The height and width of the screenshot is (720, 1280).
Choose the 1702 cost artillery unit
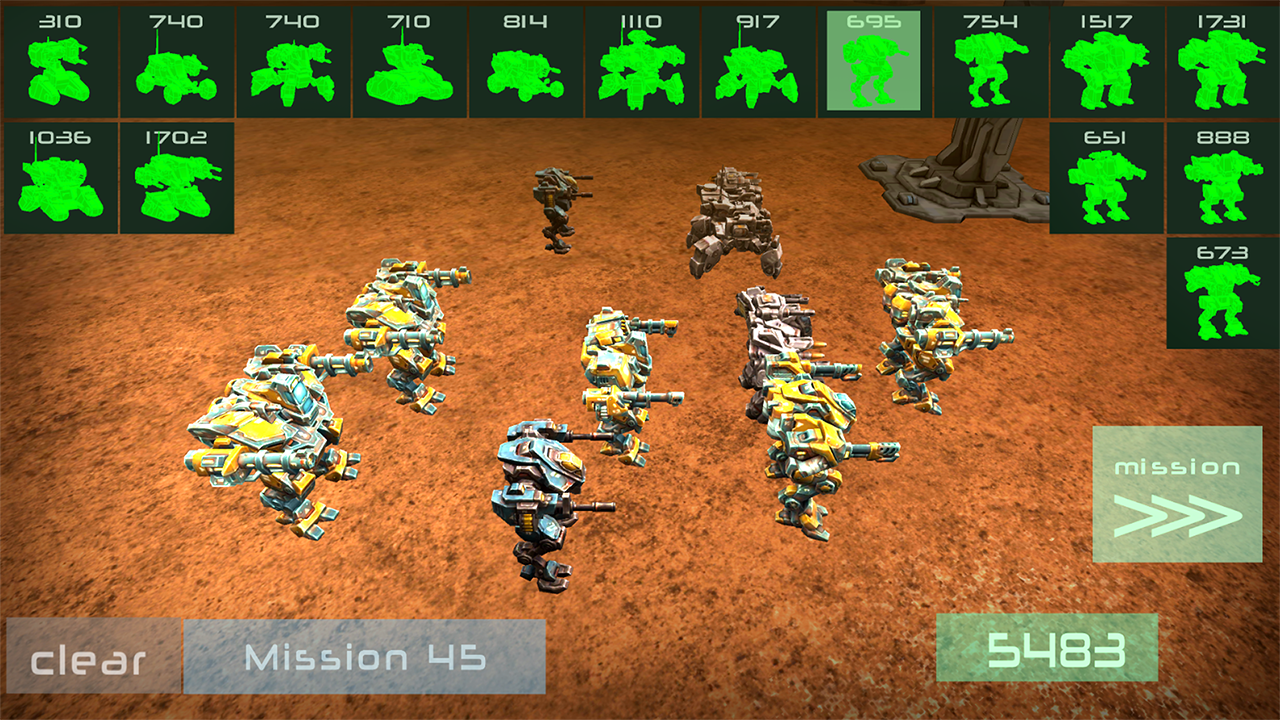(174, 178)
